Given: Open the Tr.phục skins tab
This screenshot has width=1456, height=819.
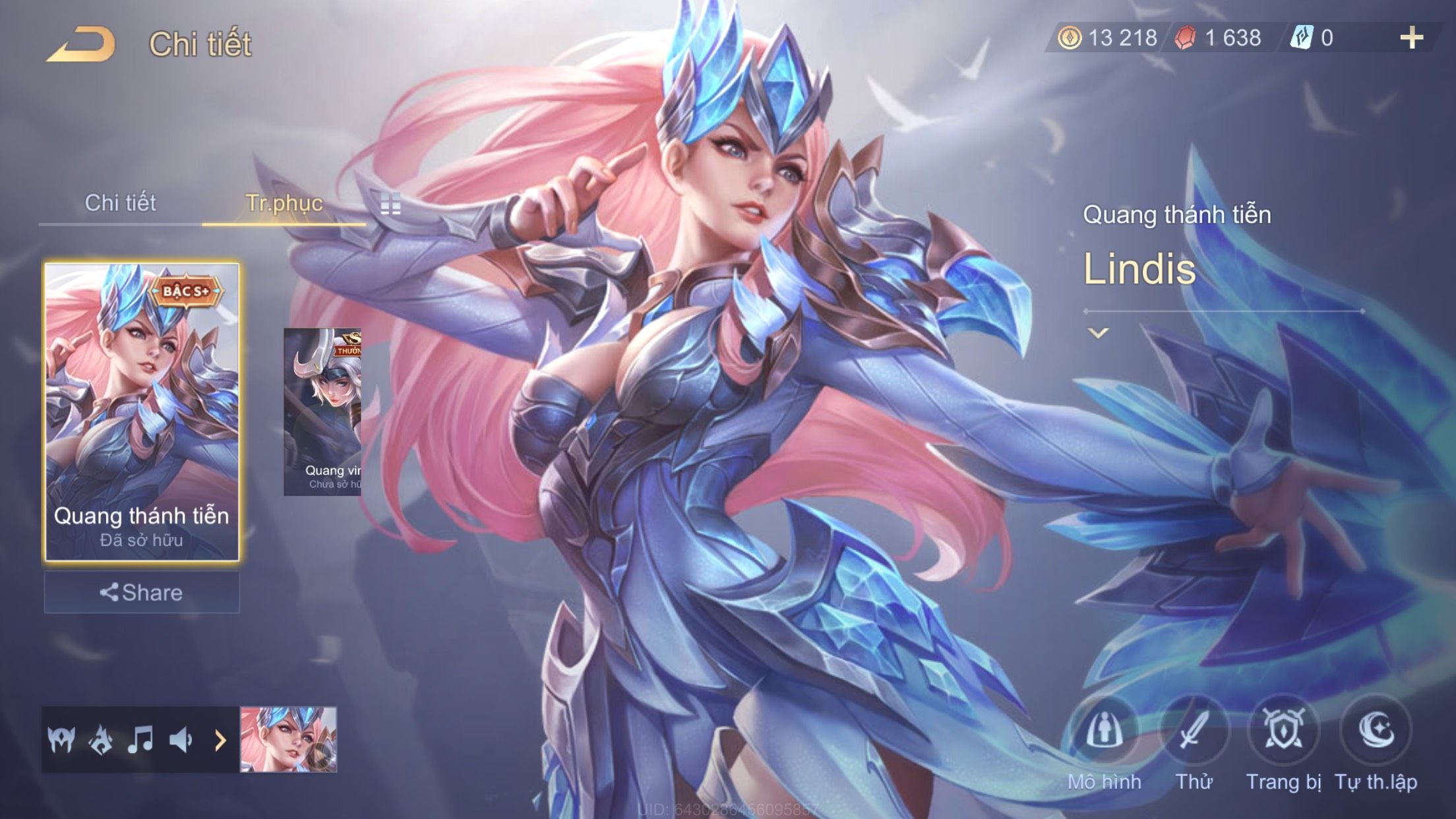Looking at the screenshot, I should (x=284, y=203).
